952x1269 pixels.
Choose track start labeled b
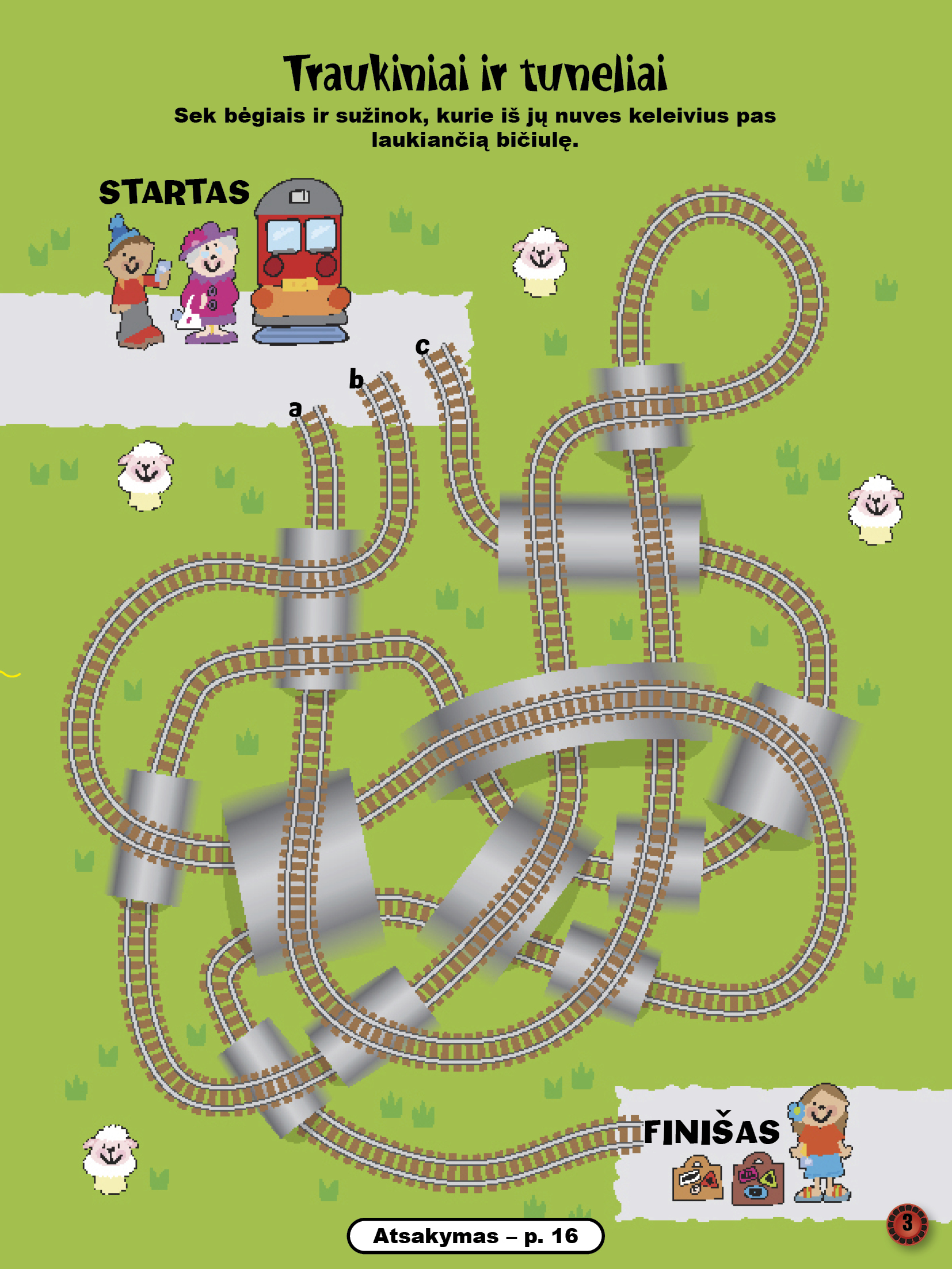pyautogui.click(x=357, y=379)
